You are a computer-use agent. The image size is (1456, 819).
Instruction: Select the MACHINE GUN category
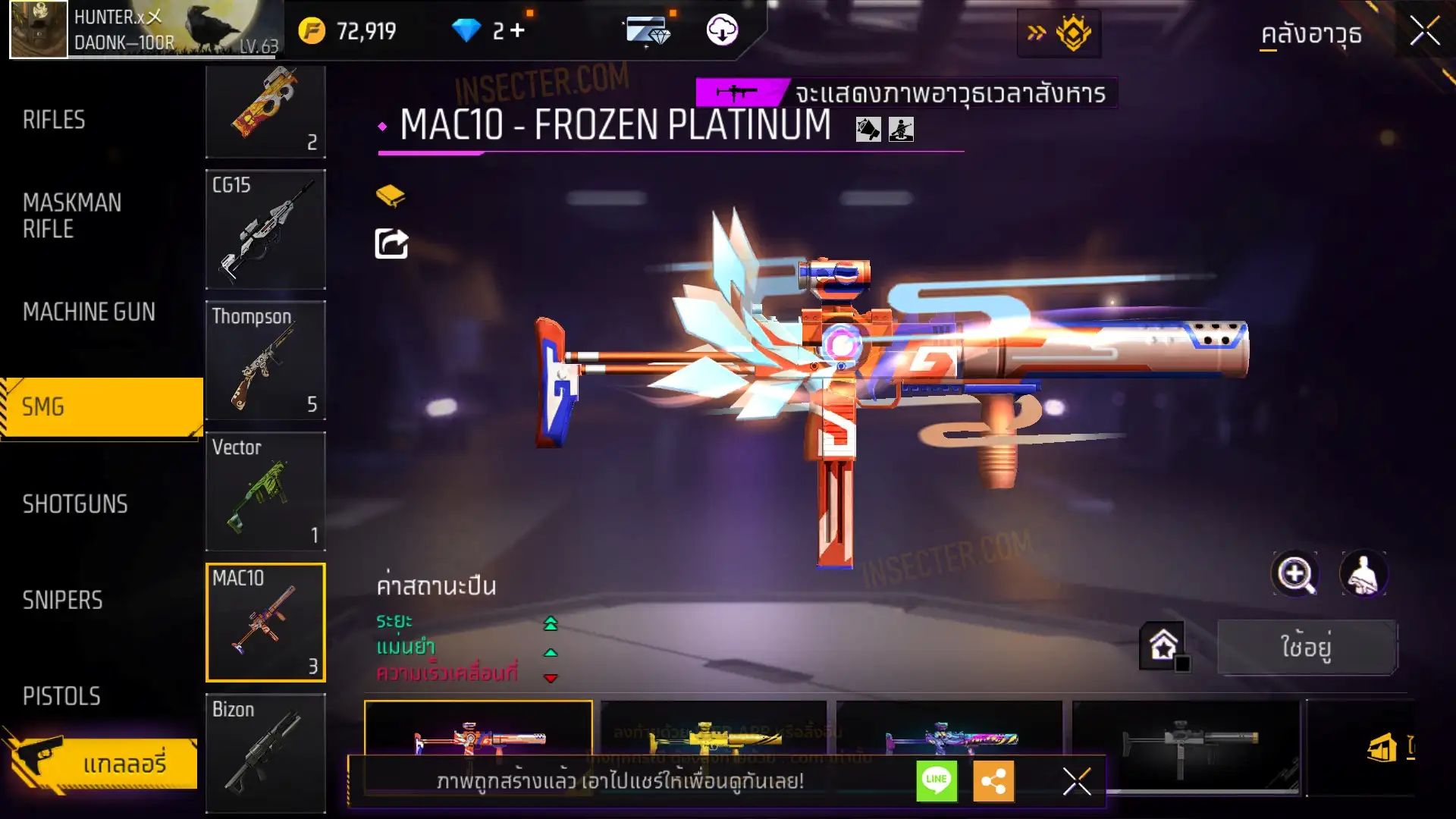pos(89,312)
